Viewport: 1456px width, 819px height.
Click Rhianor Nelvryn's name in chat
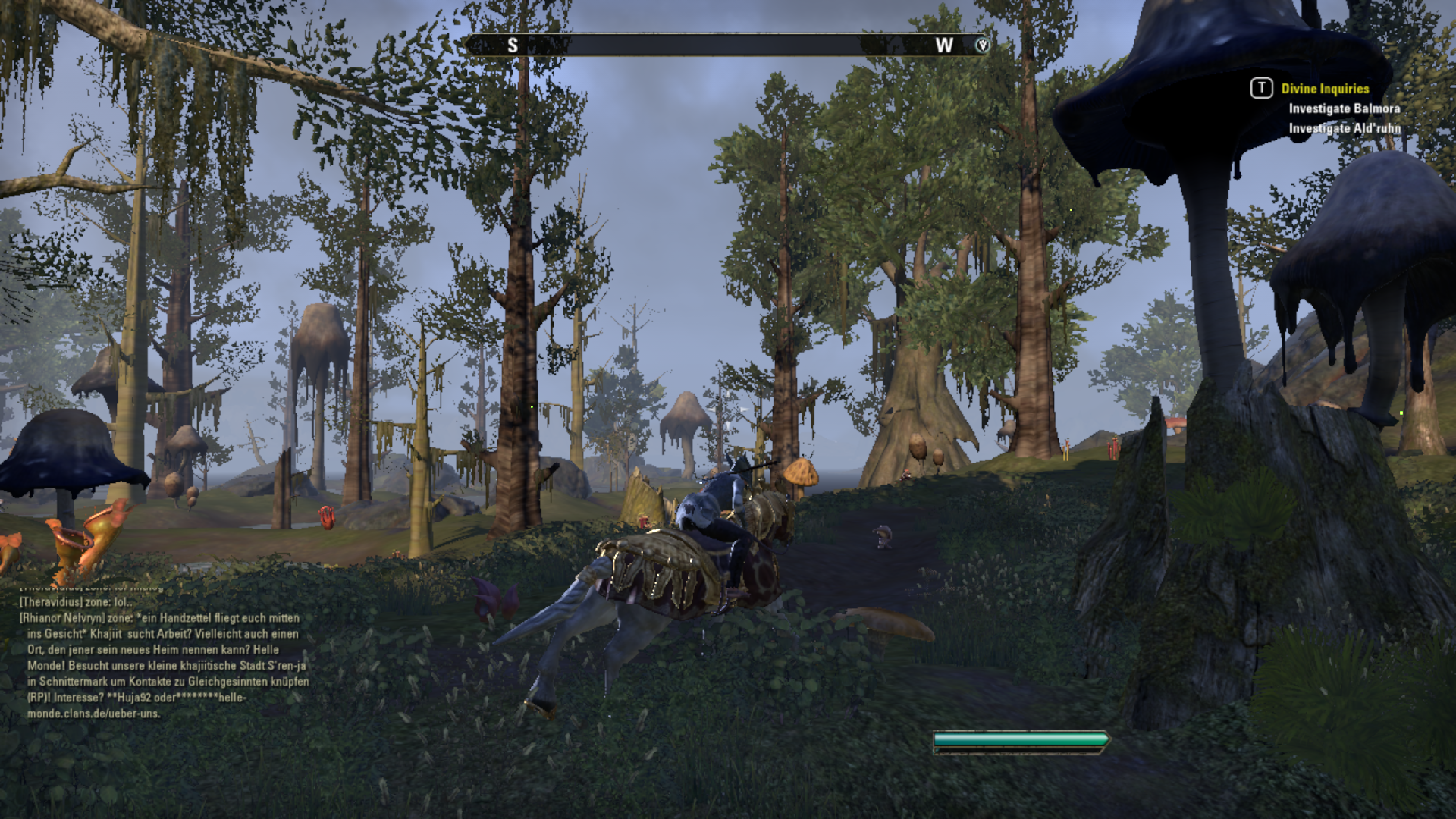click(x=62, y=618)
